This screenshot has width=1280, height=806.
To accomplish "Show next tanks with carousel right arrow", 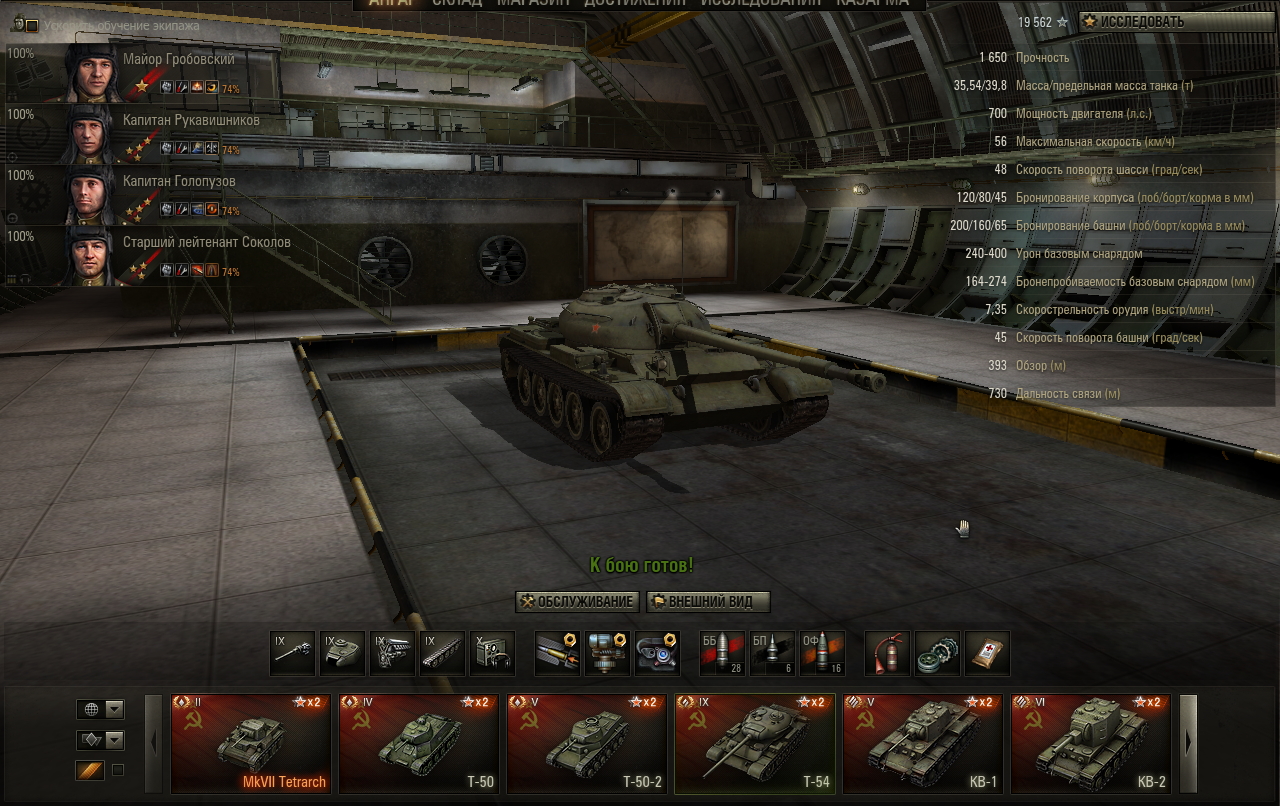I will tap(1189, 743).
